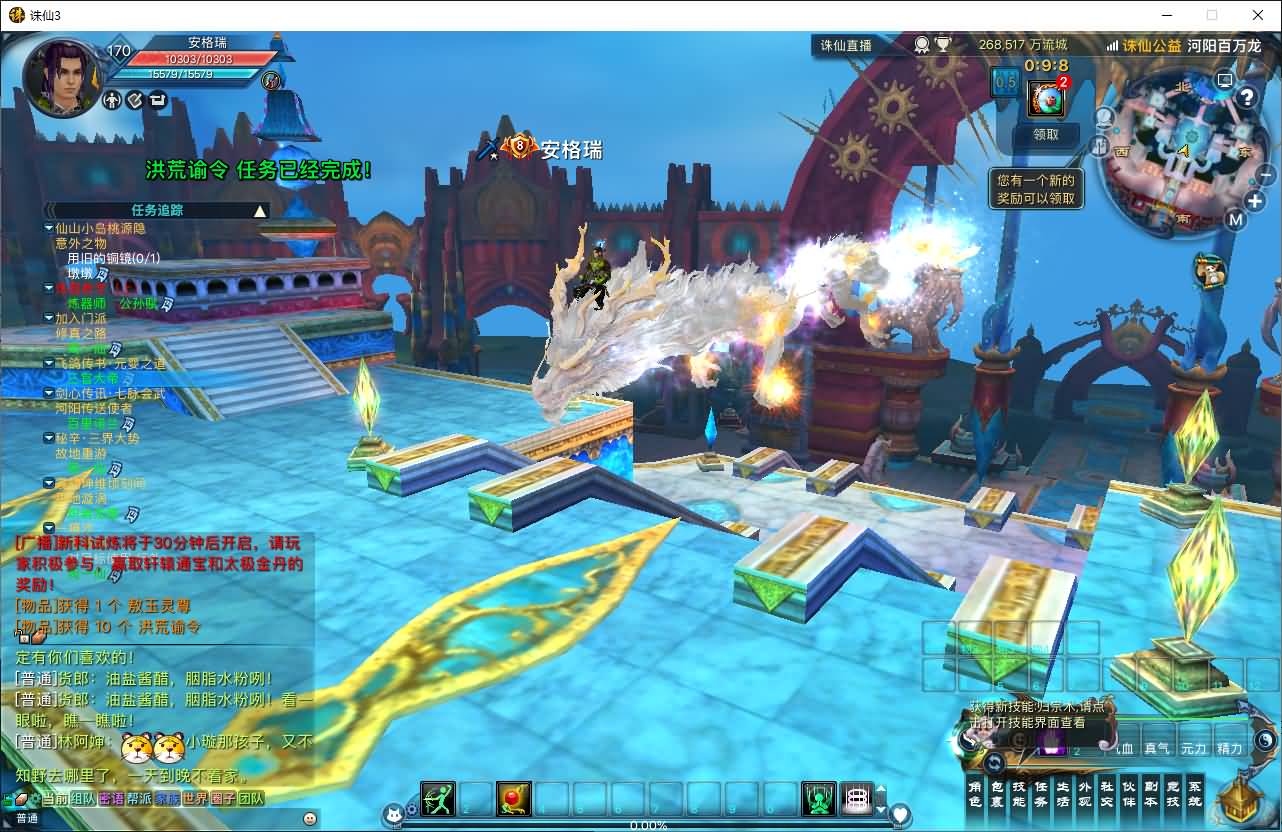The width and height of the screenshot is (1282, 832).
Task: Open the 包裹 inventory bag menu
Action: pyautogui.click(x=997, y=794)
